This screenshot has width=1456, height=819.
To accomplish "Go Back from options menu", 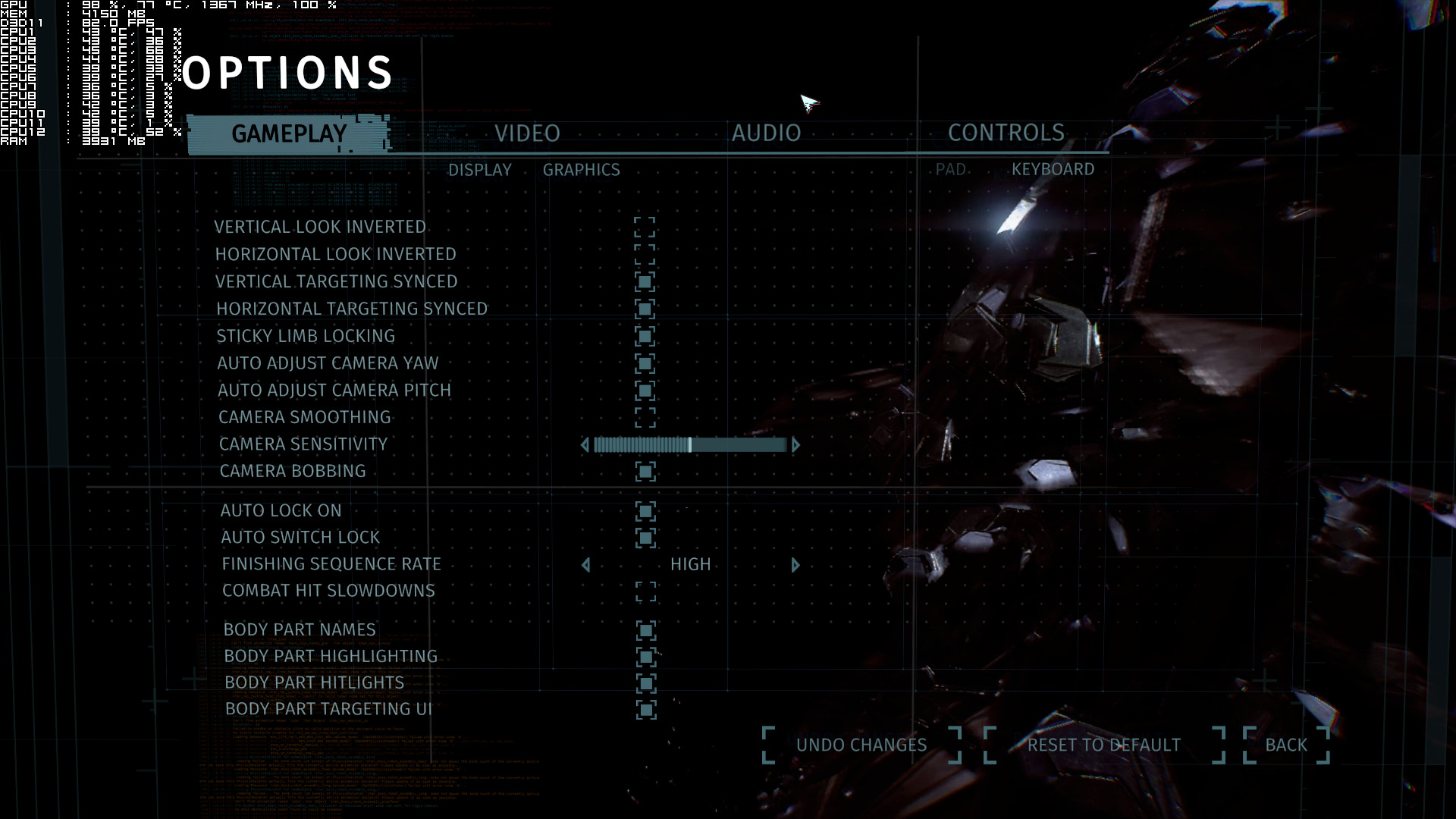I will [x=1286, y=745].
